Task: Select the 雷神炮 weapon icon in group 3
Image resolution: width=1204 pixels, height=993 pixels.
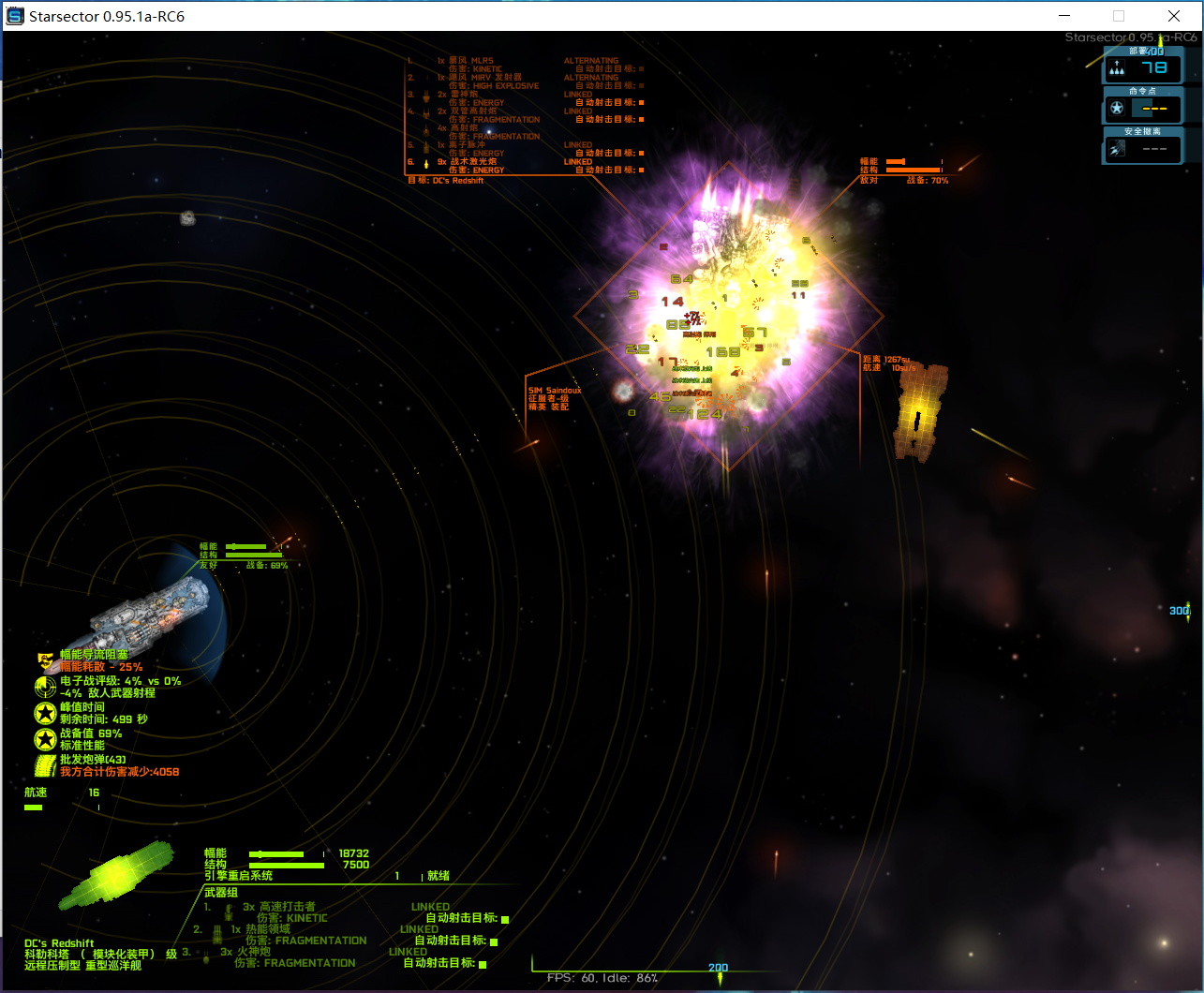Action: (426, 97)
